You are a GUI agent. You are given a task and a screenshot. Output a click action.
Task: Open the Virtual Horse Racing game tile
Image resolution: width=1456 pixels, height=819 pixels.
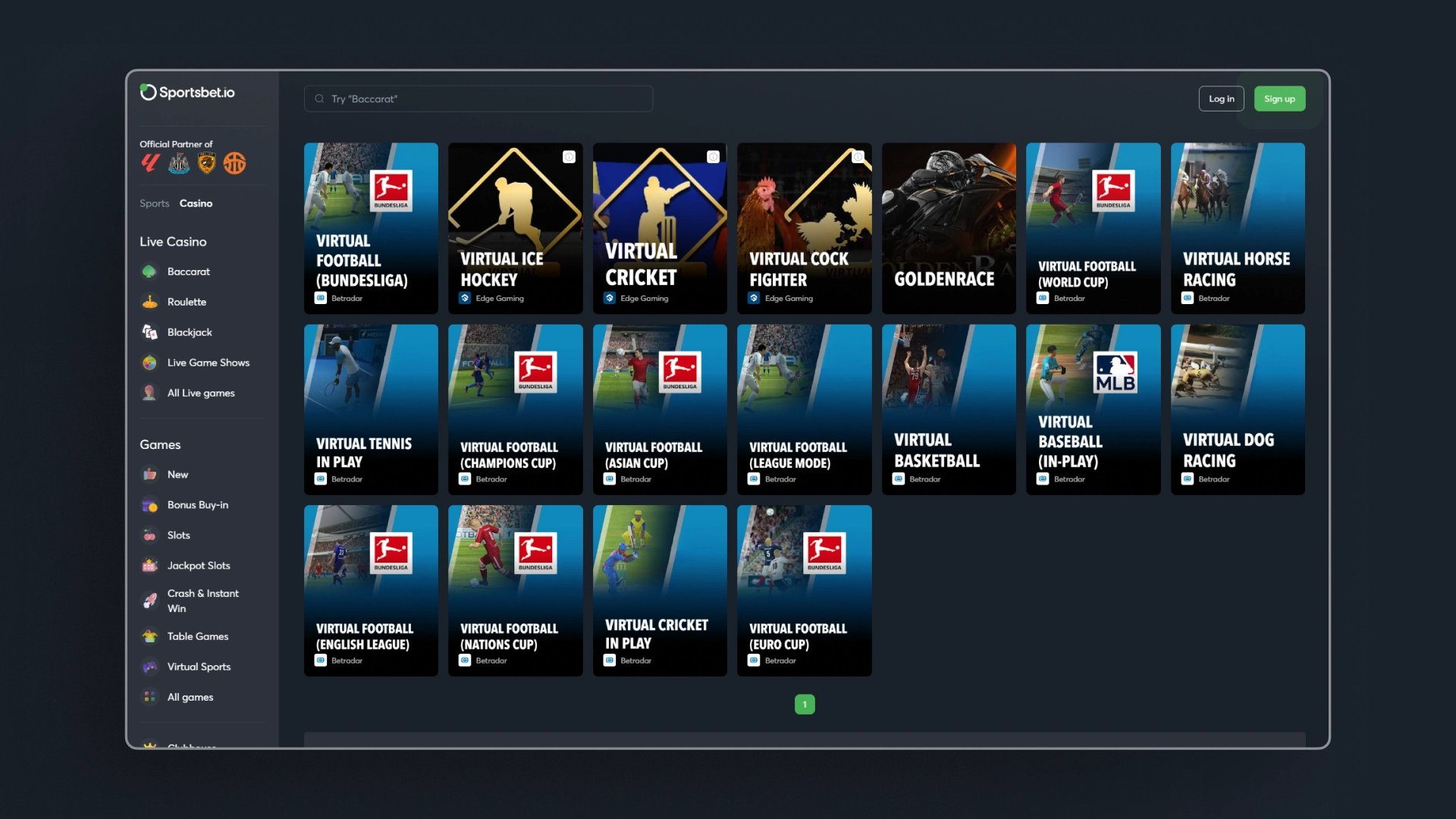[x=1238, y=228]
